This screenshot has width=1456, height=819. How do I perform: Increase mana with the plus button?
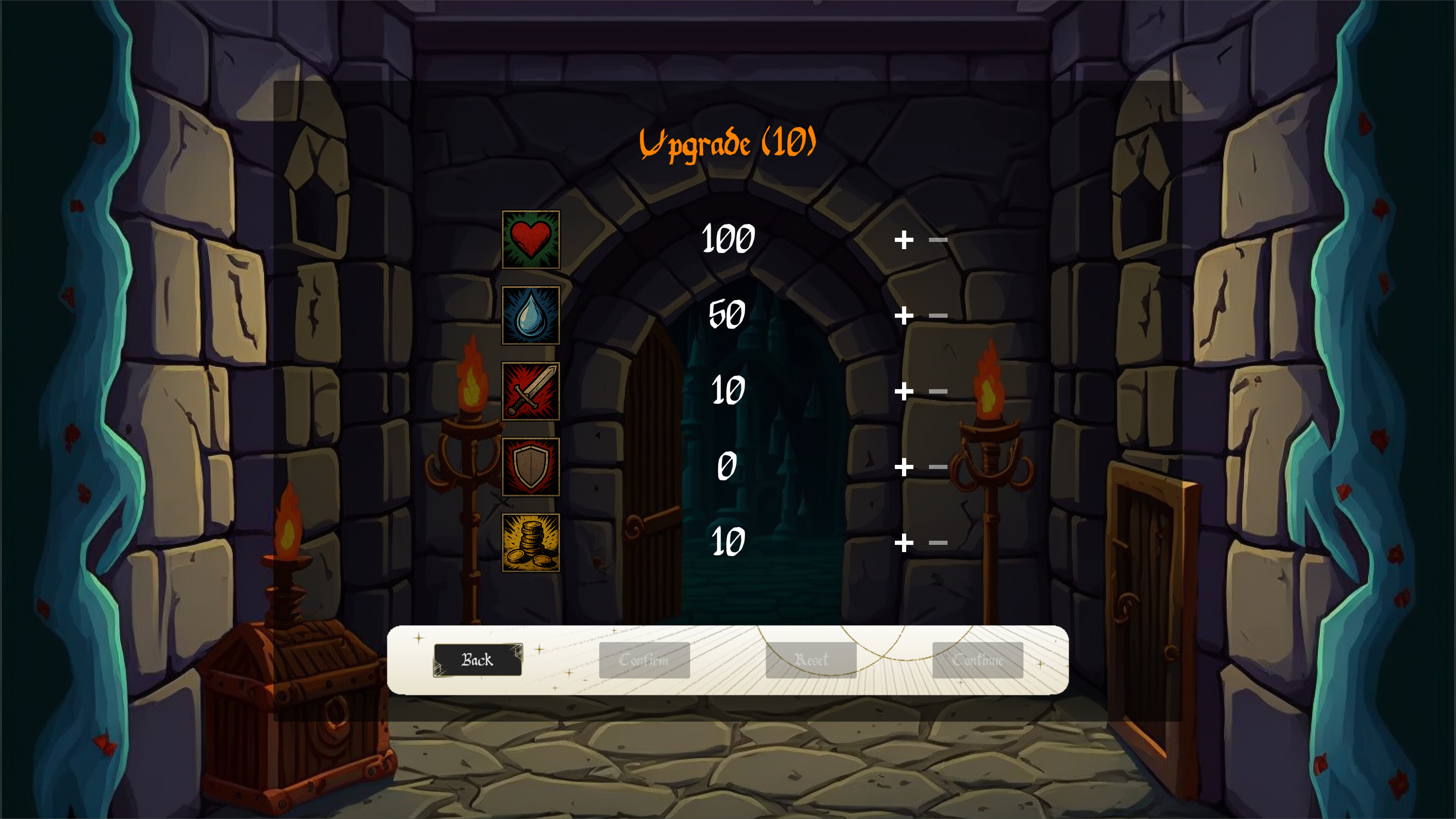(x=904, y=315)
